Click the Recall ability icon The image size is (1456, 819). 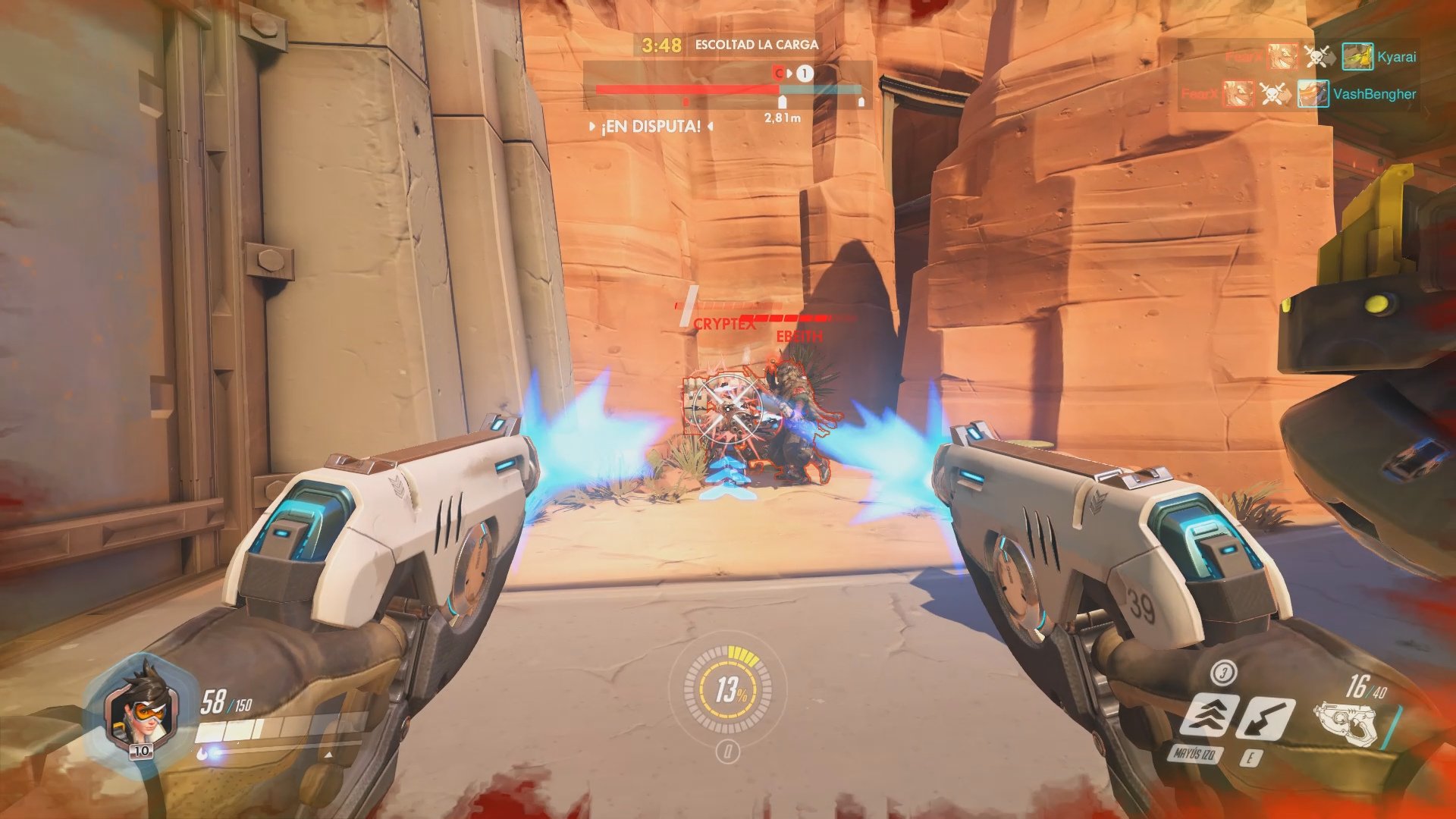(1265, 718)
